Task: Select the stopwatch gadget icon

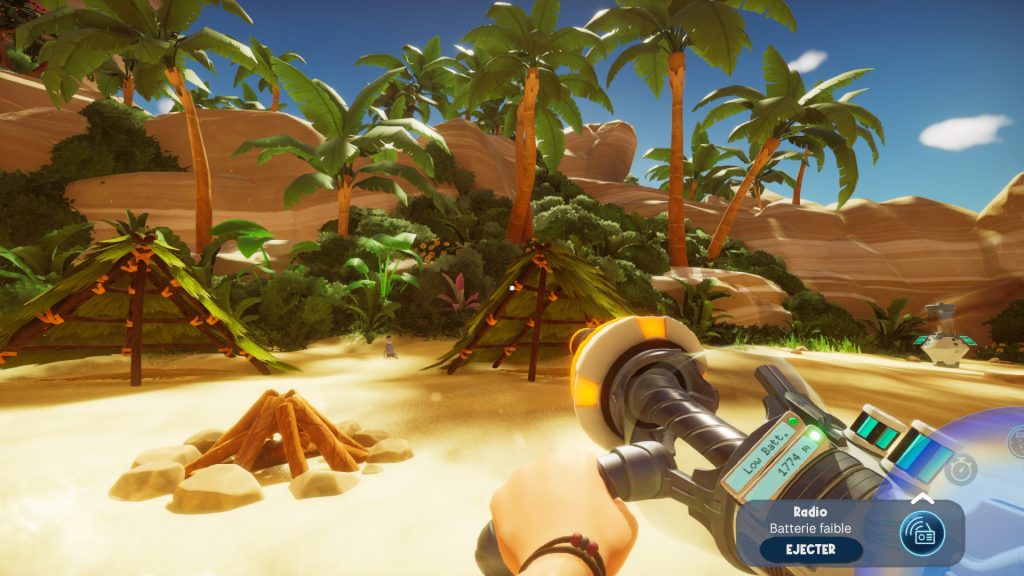Action: [x=960, y=468]
